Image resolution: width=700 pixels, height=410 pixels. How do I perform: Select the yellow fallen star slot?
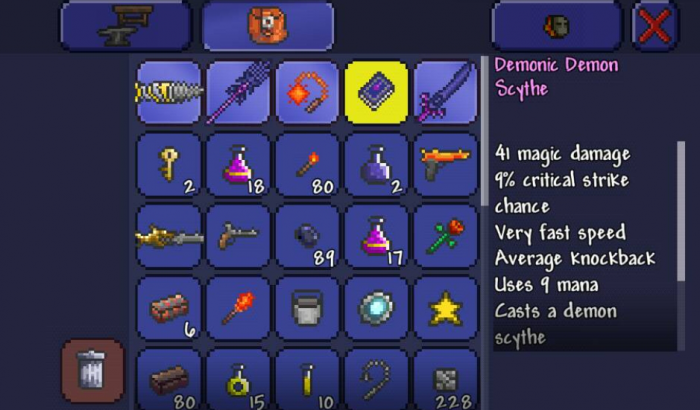(x=446, y=308)
